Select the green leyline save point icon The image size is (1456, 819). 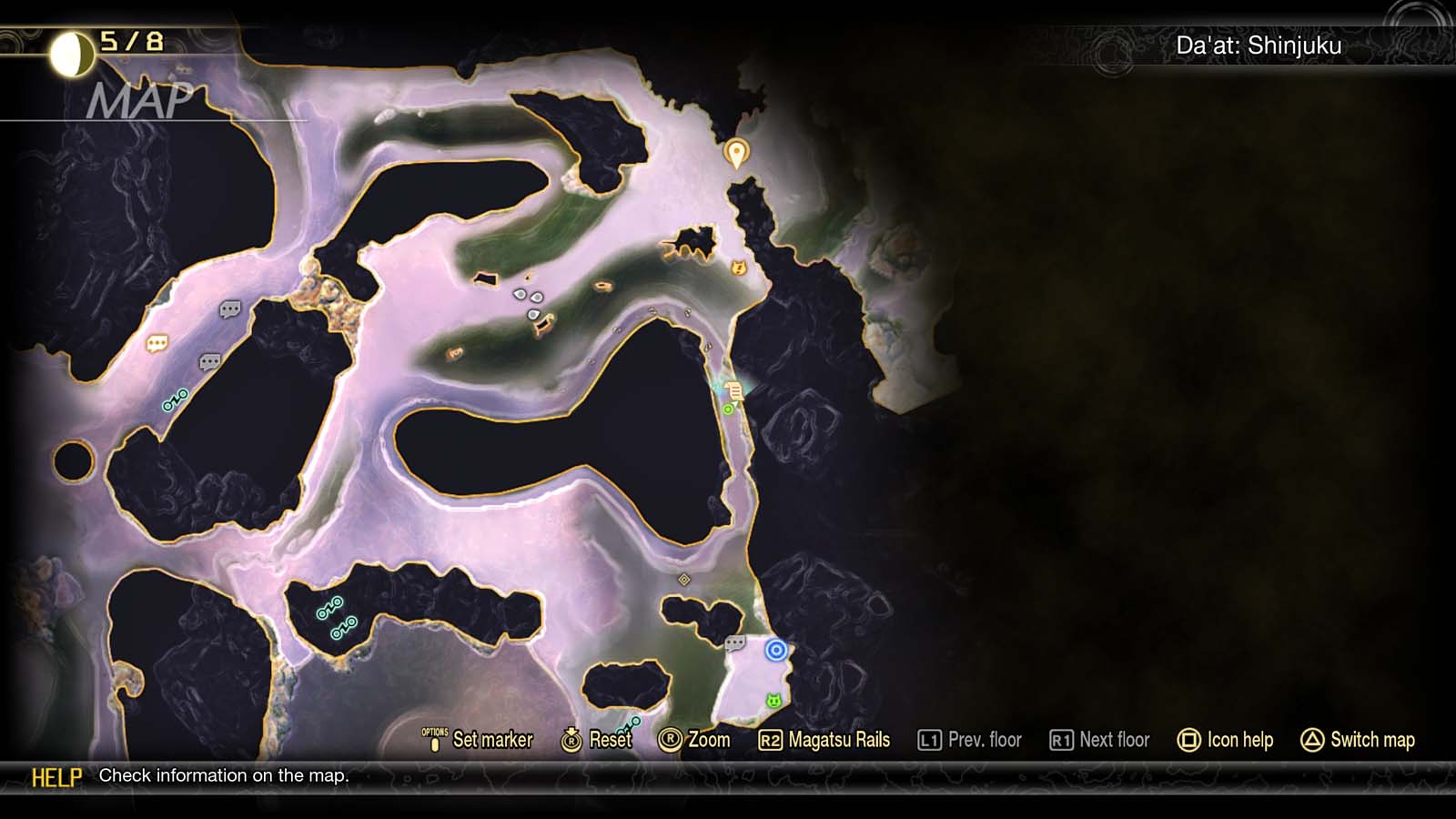click(726, 411)
